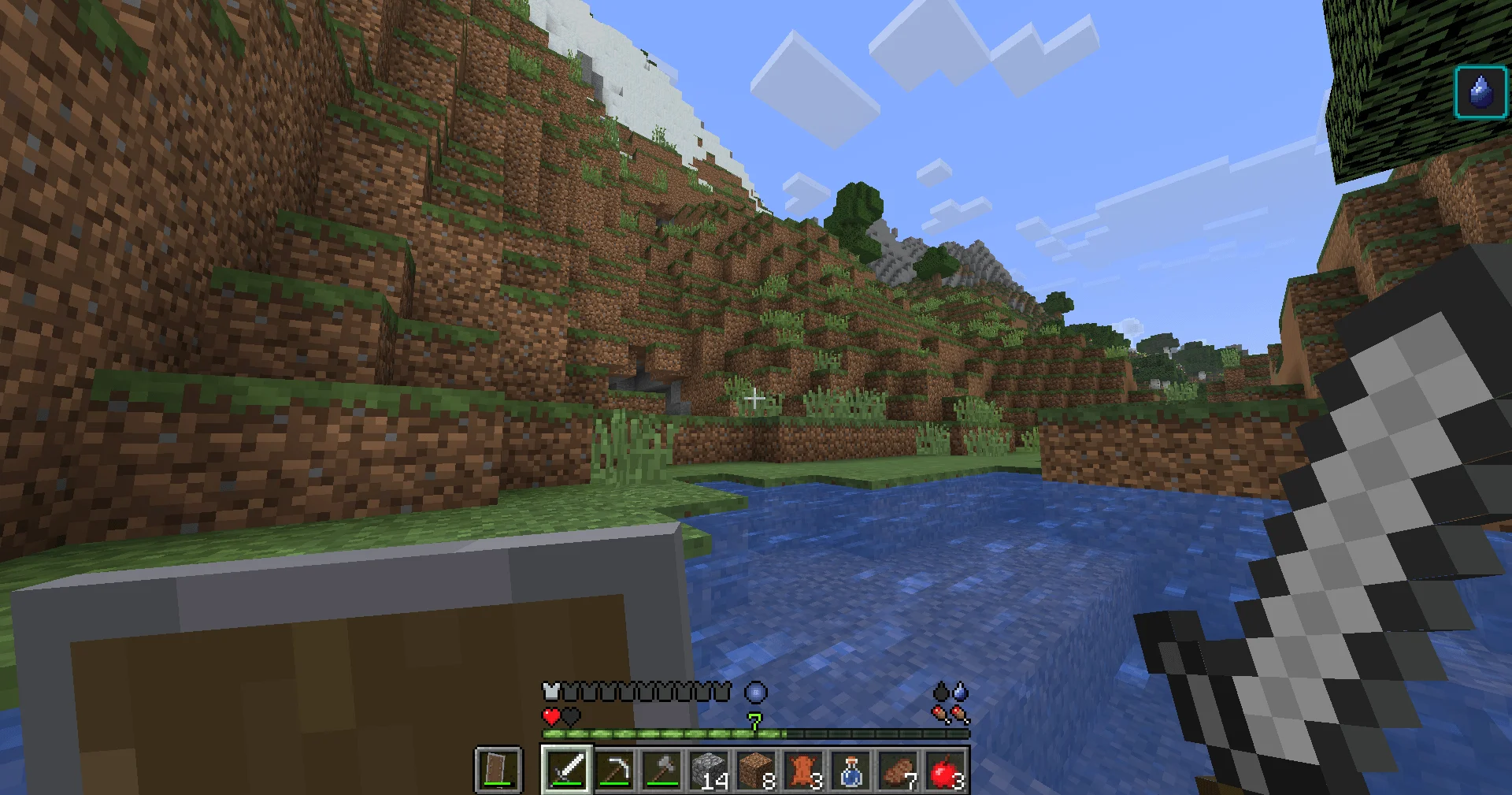Select the cobblestone stack of 14
Viewport: 1512px width, 795px height.
(708, 770)
